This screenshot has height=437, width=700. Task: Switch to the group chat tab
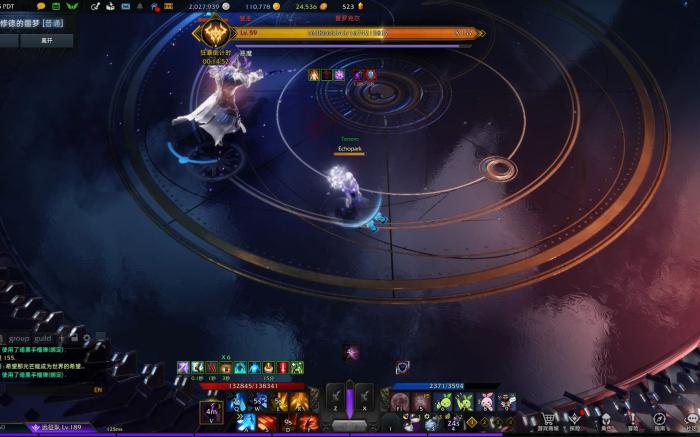pos(19,338)
